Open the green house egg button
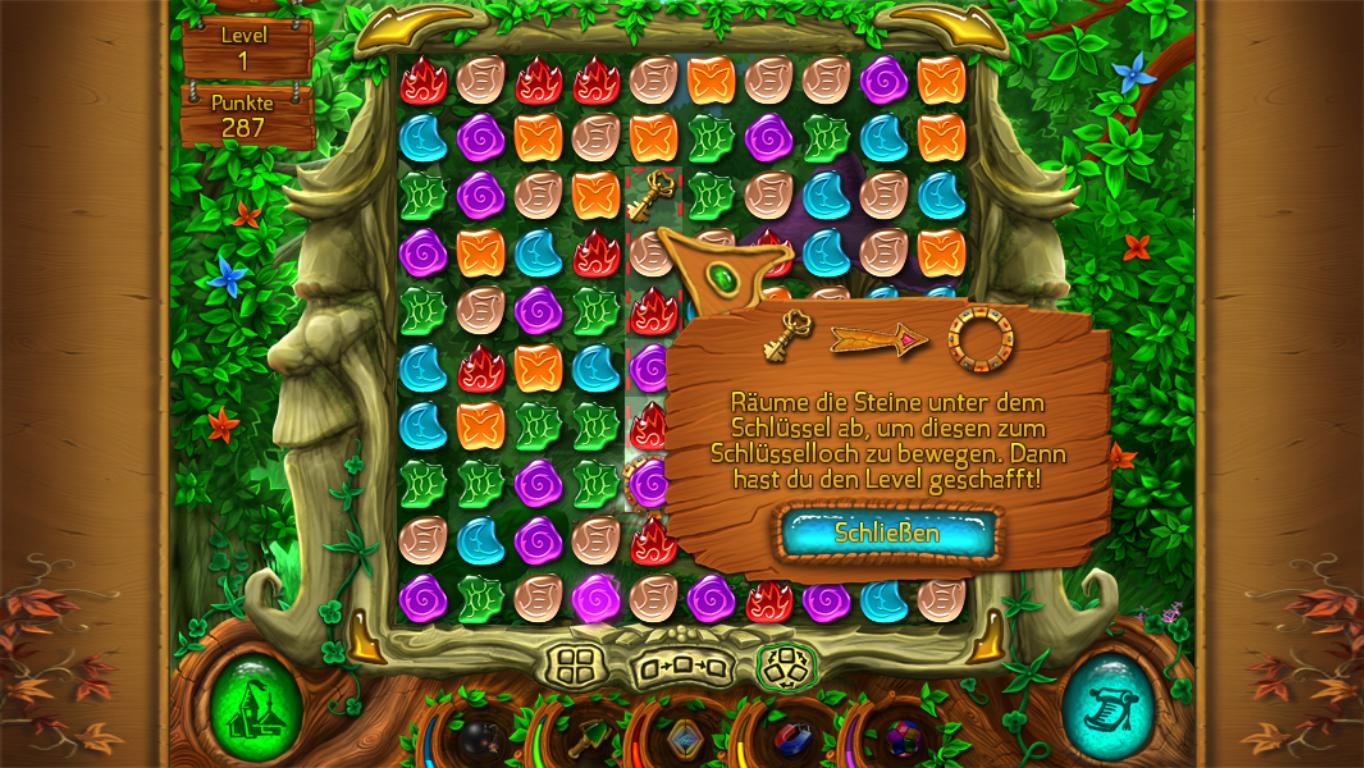This screenshot has height=768, width=1364. 257,708
